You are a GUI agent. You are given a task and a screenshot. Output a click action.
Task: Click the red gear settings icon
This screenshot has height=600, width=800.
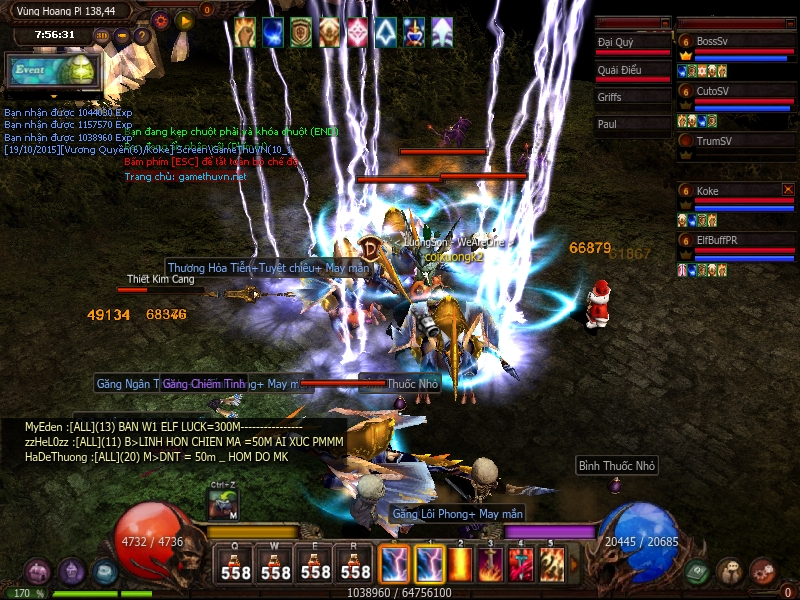[x=161, y=20]
